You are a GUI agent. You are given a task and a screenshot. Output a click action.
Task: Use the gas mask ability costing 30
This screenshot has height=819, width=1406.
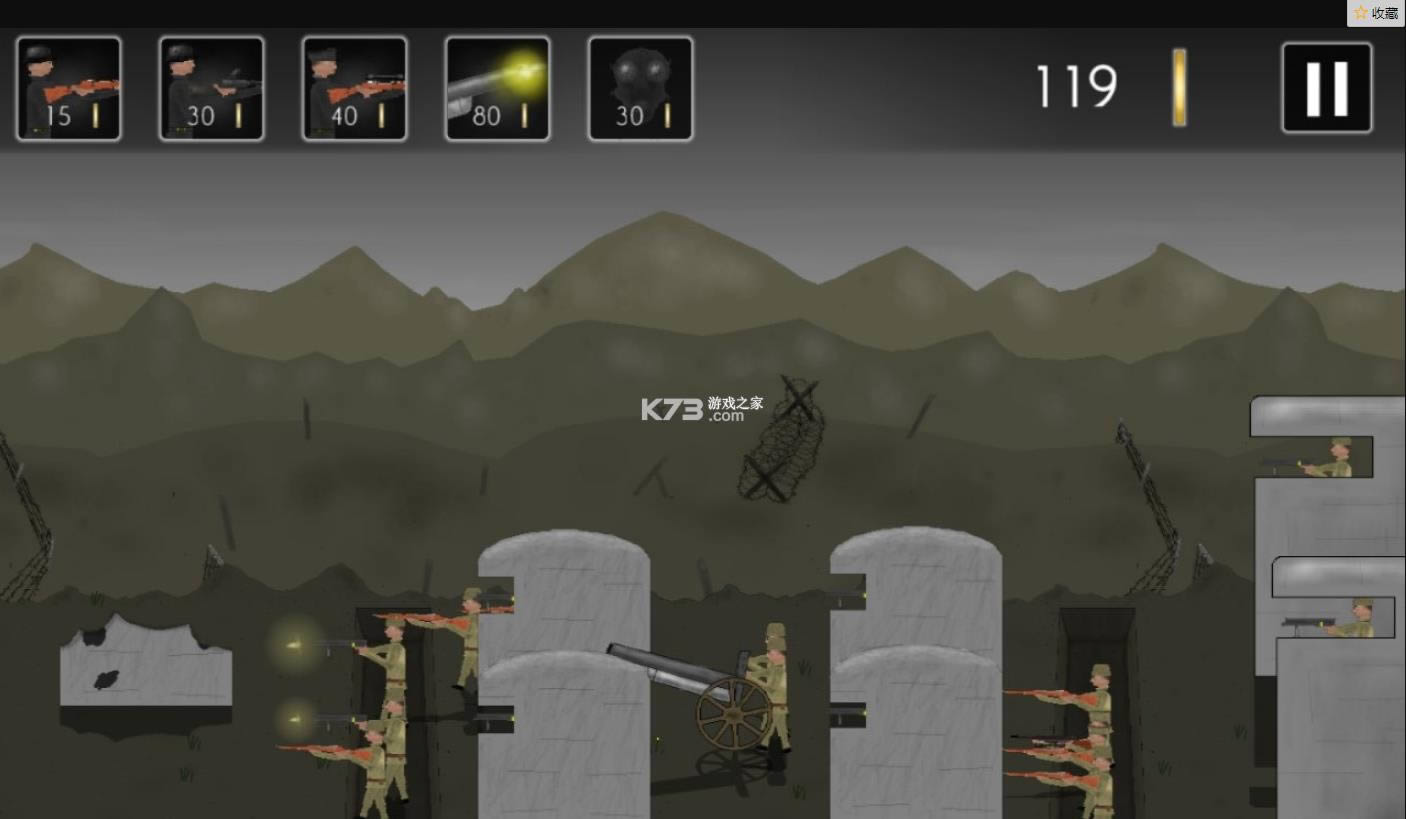(x=641, y=89)
